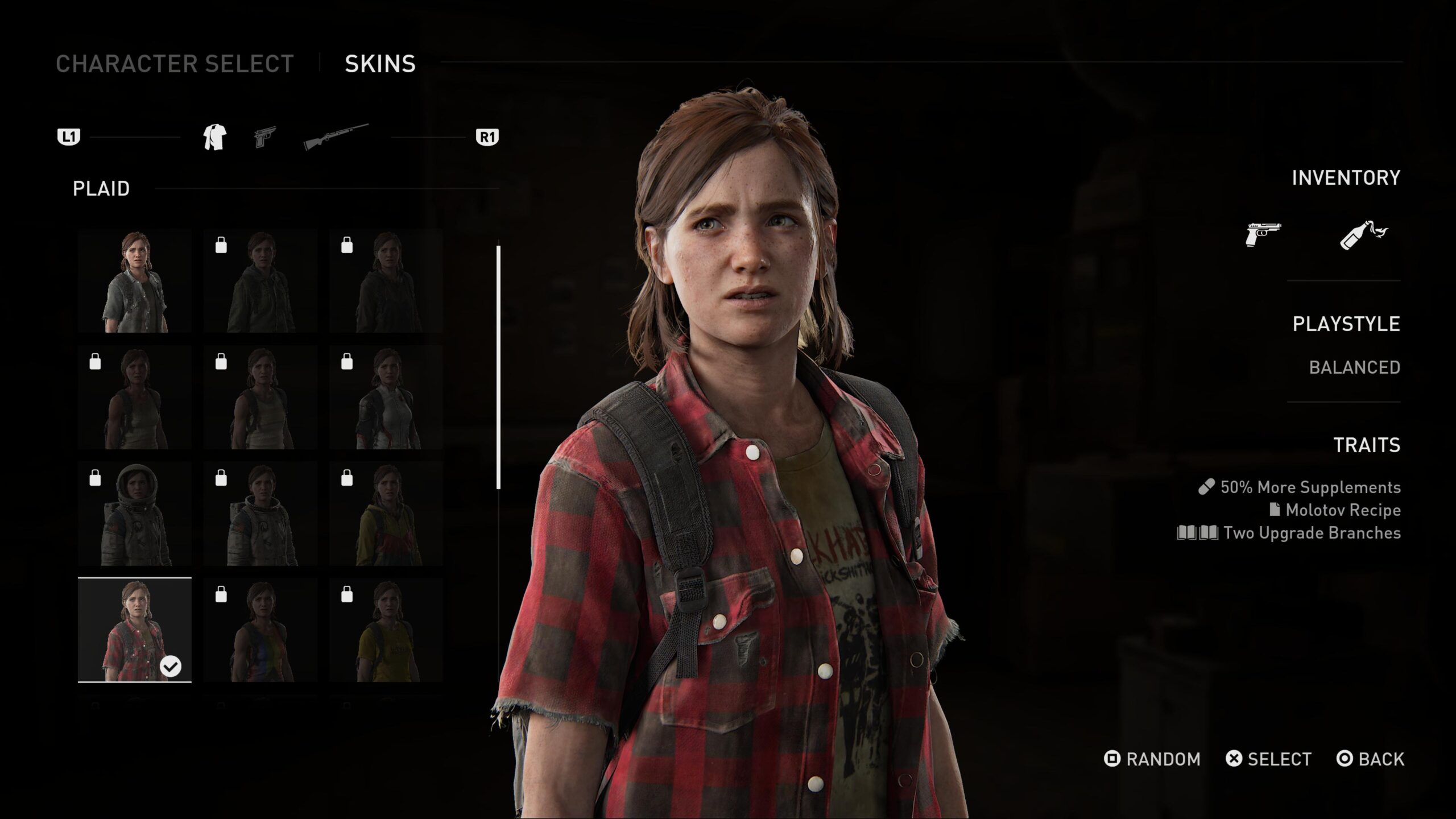Select the gray denim jacket skin thumbnail

tap(135, 281)
